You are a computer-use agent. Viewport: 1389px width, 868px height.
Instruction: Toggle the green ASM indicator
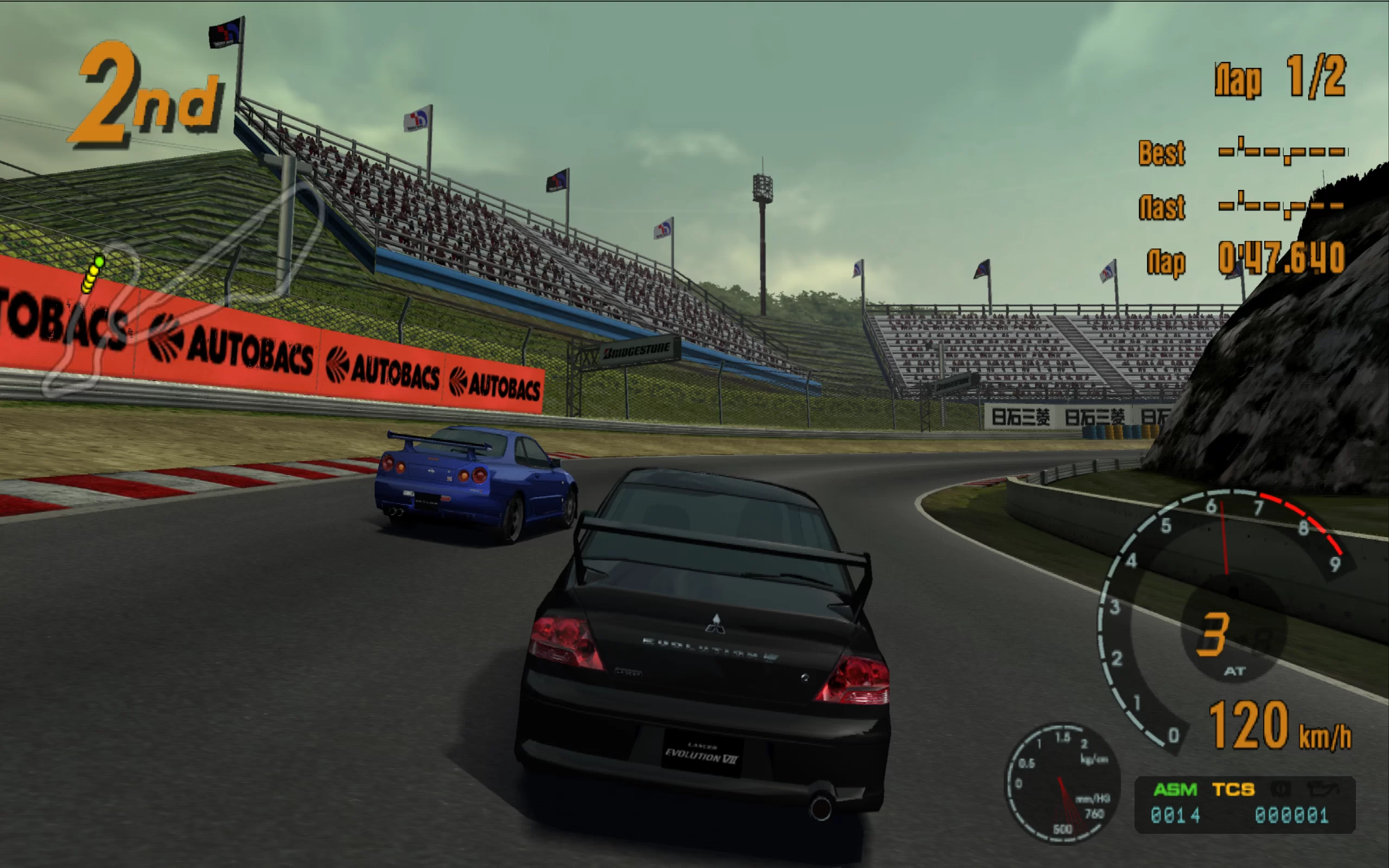point(1175,790)
